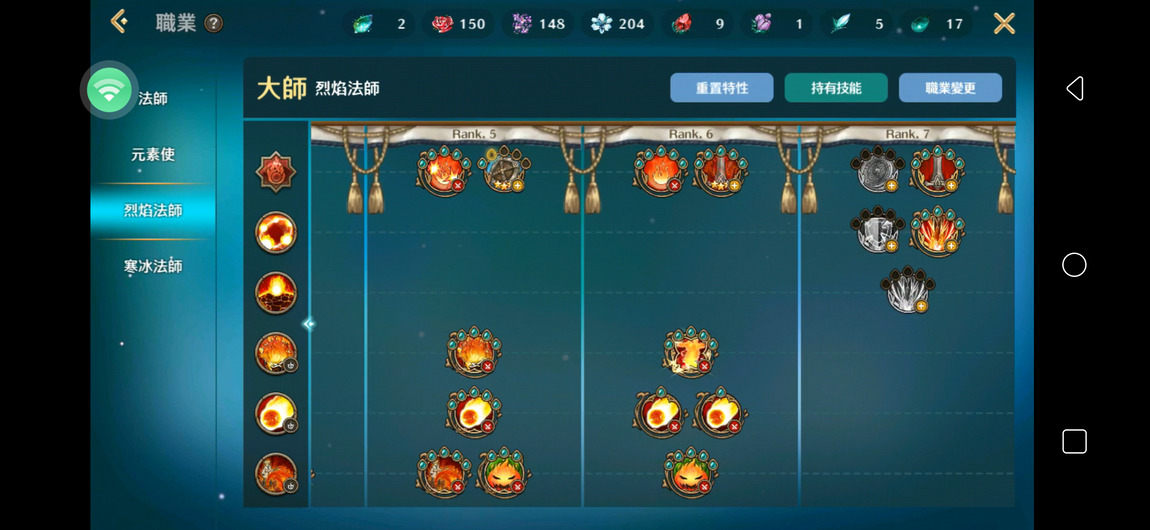Screen dimensions: 1150x530
Task: Go back using the yellow arrow
Action: [120, 22]
